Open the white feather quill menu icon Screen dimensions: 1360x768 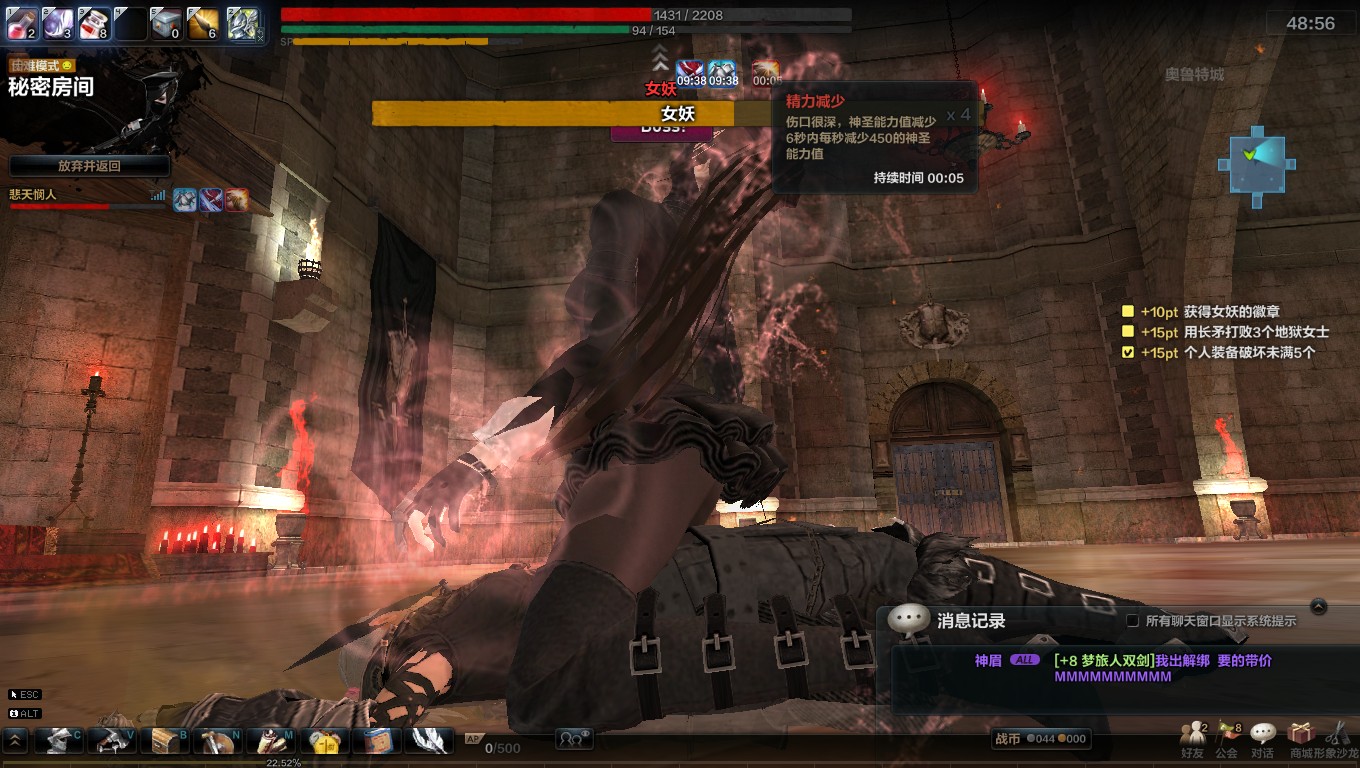point(430,740)
